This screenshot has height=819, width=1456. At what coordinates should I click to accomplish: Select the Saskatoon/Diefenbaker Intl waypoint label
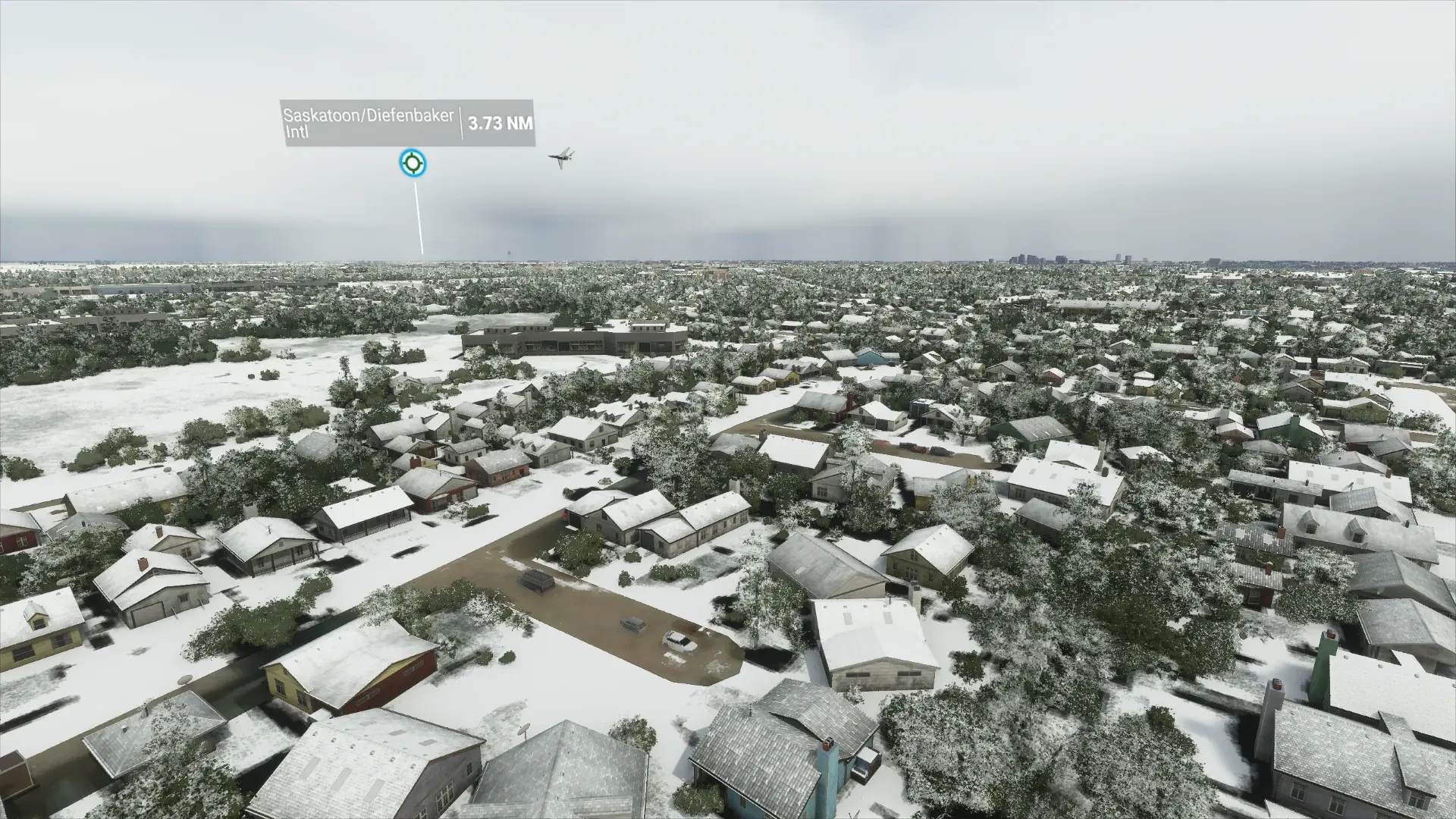pyautogui.click(x=369, y=123)
